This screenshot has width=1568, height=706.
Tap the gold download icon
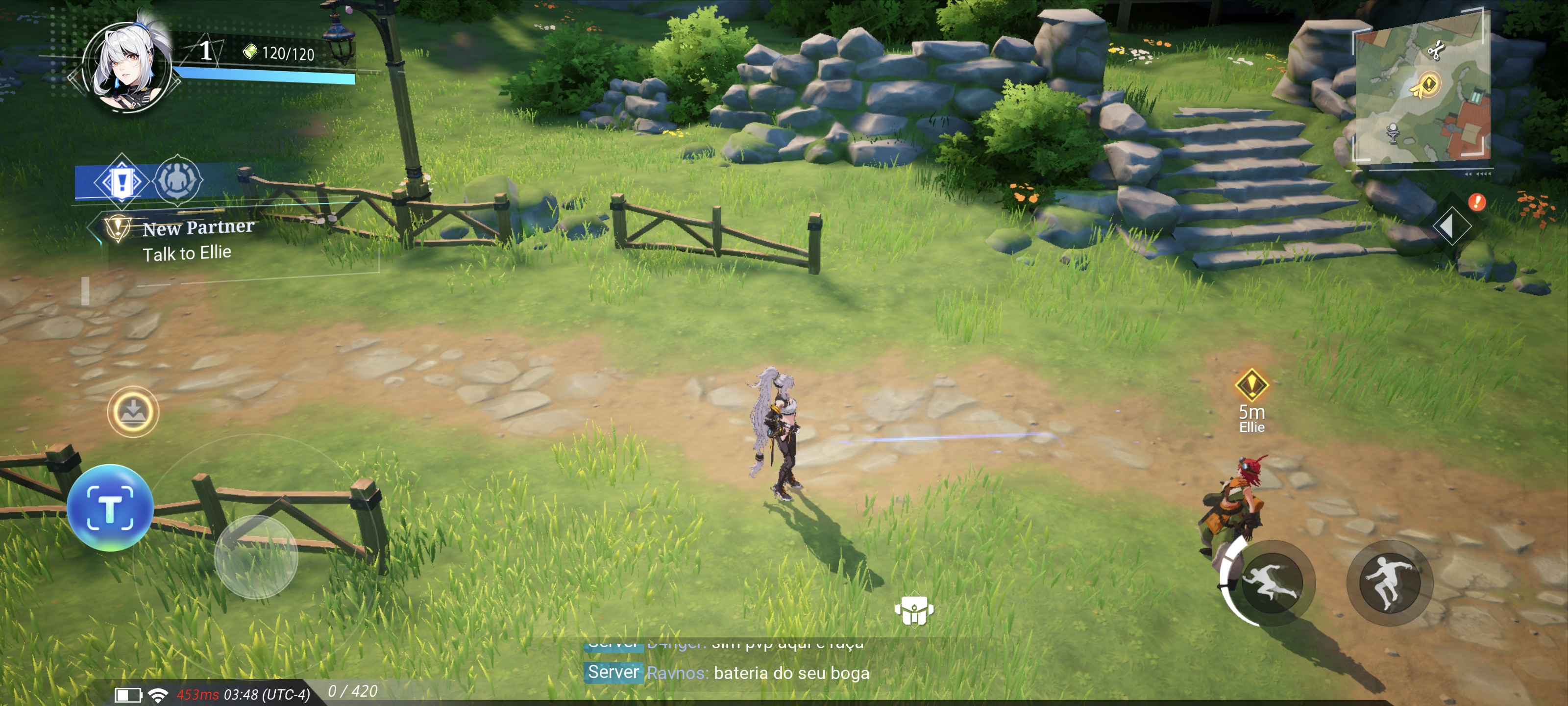133,412
